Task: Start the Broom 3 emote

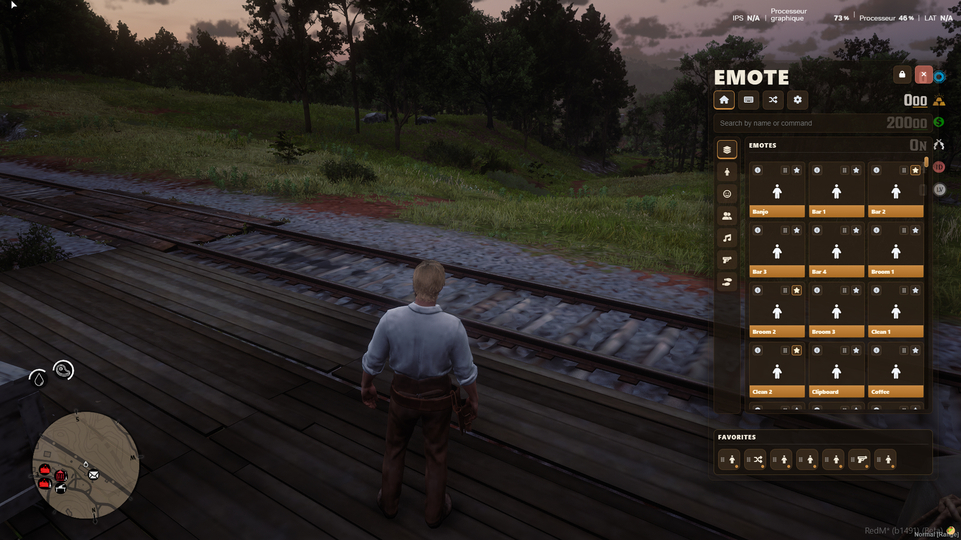Action: [836, 311]
